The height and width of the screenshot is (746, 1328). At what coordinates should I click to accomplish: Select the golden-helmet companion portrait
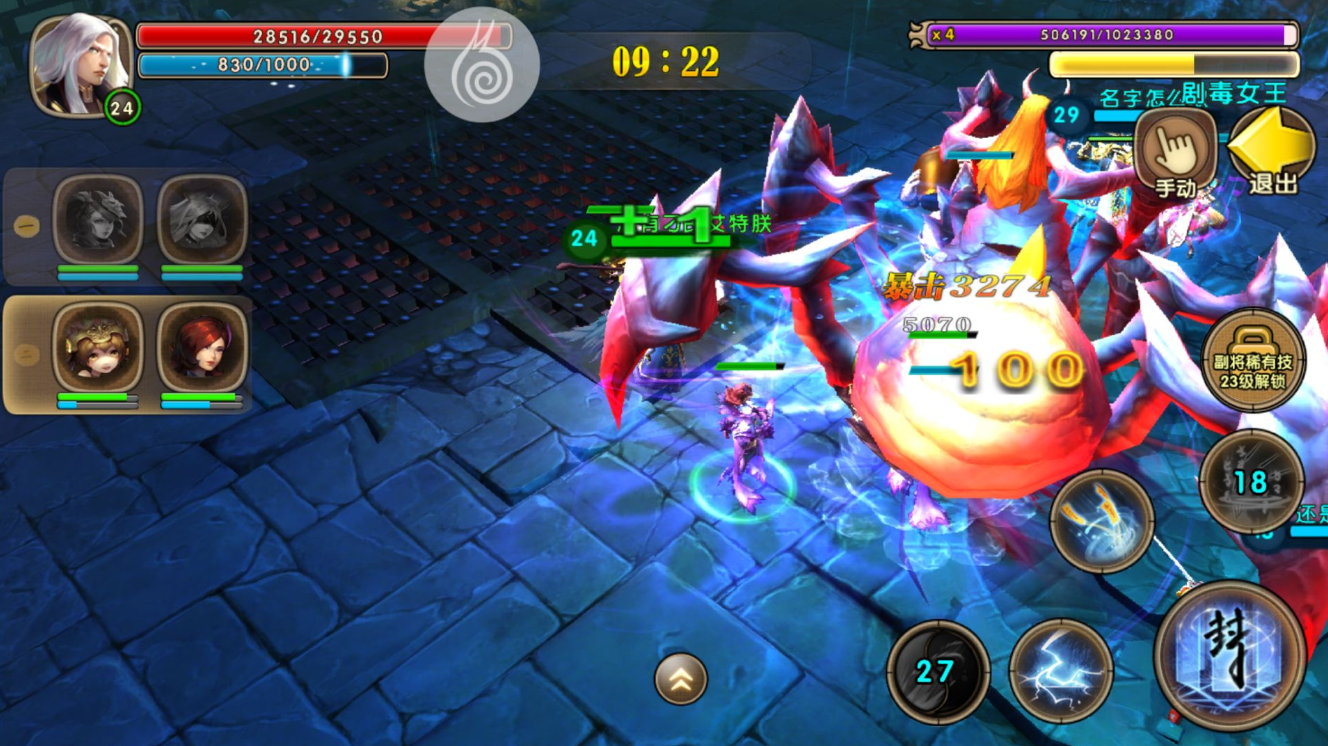tap(97, 347)
